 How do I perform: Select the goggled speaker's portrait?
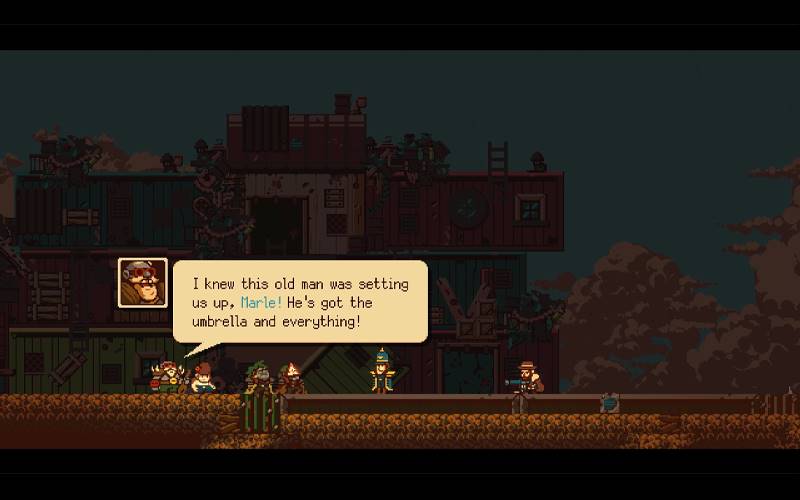click(x=143, y=282)
